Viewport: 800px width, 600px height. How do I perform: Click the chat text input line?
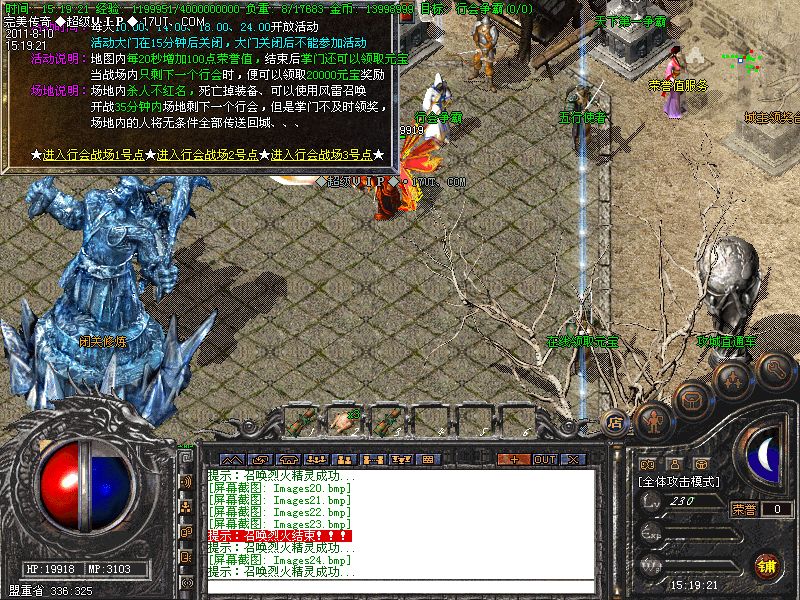click(x=400, y=586)
